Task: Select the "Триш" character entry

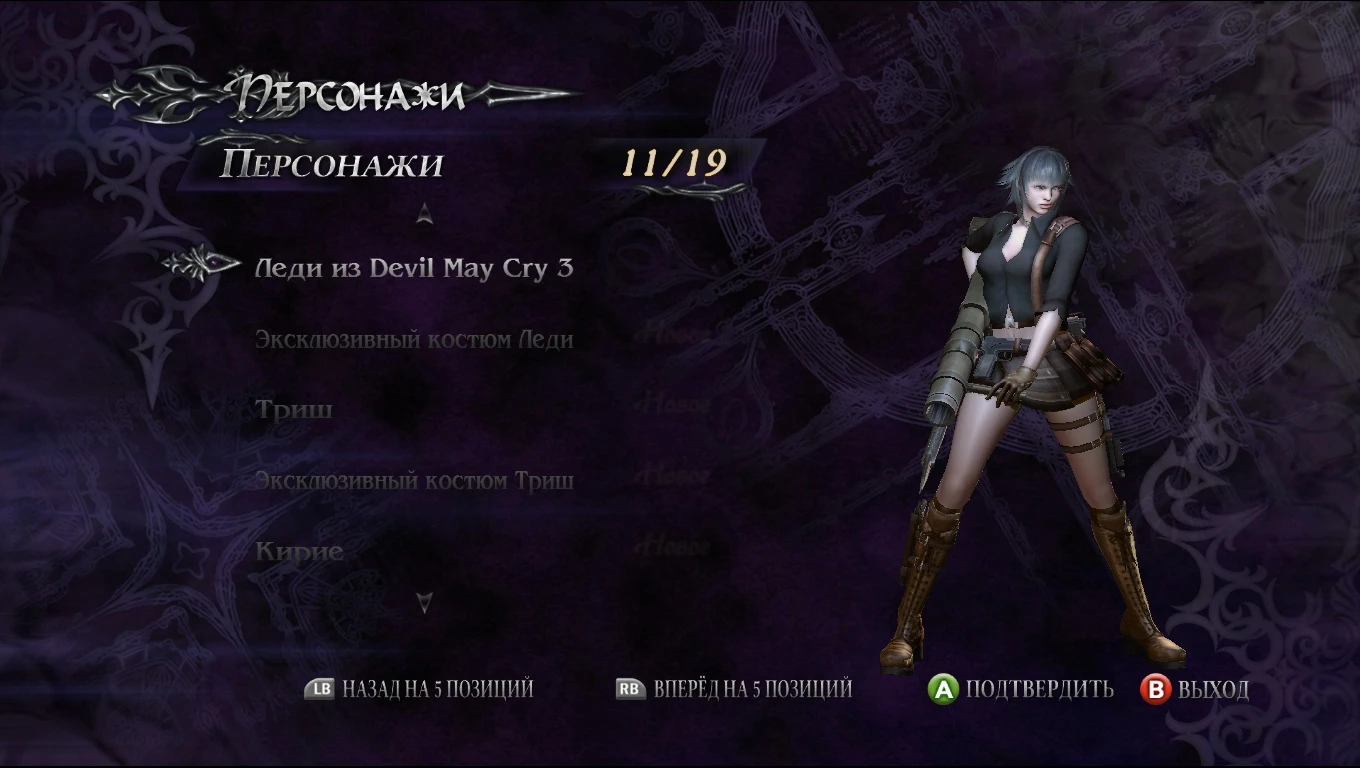Action: coord(290,409)
